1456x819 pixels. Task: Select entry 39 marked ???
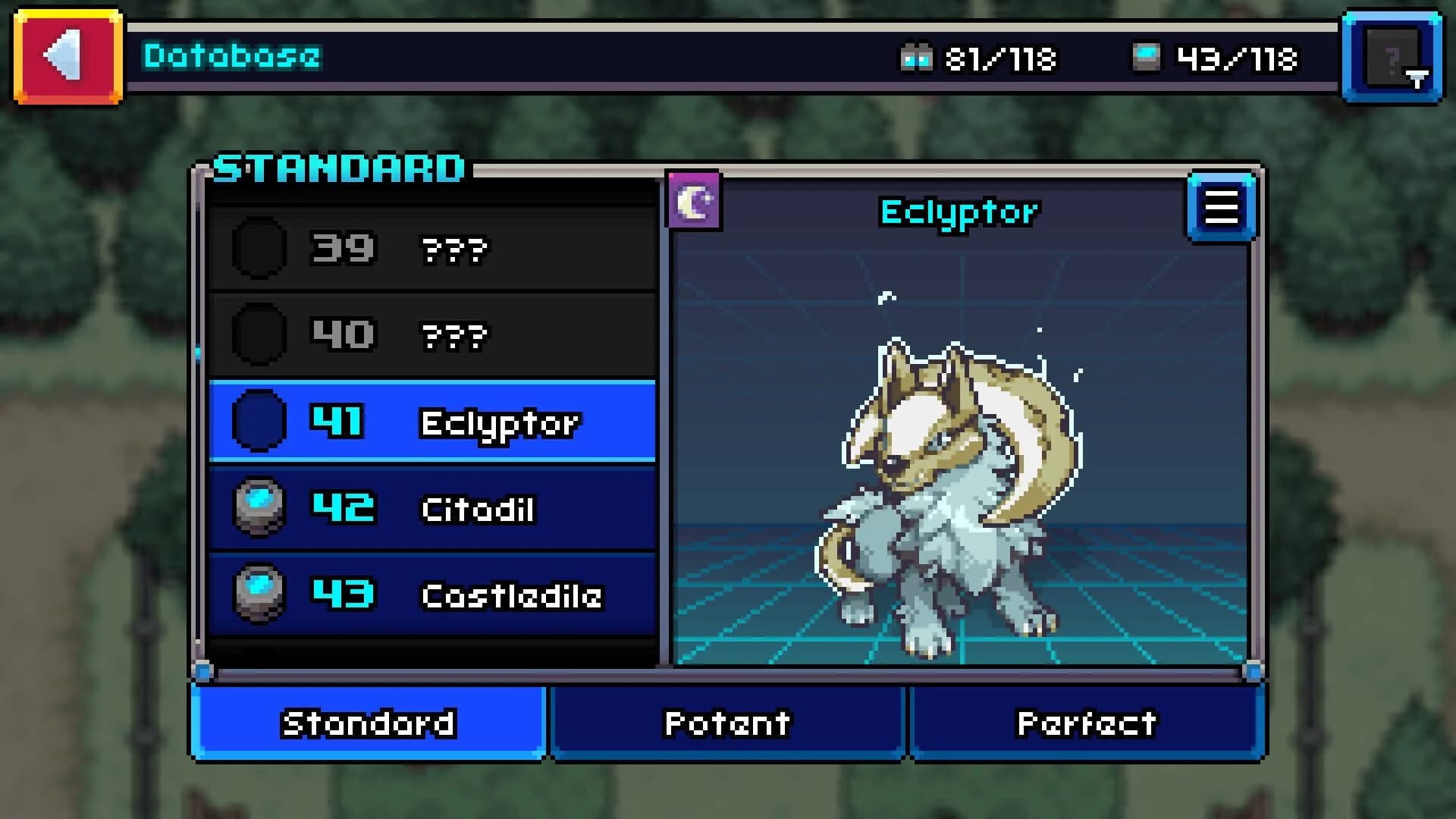tap(432, 249)
